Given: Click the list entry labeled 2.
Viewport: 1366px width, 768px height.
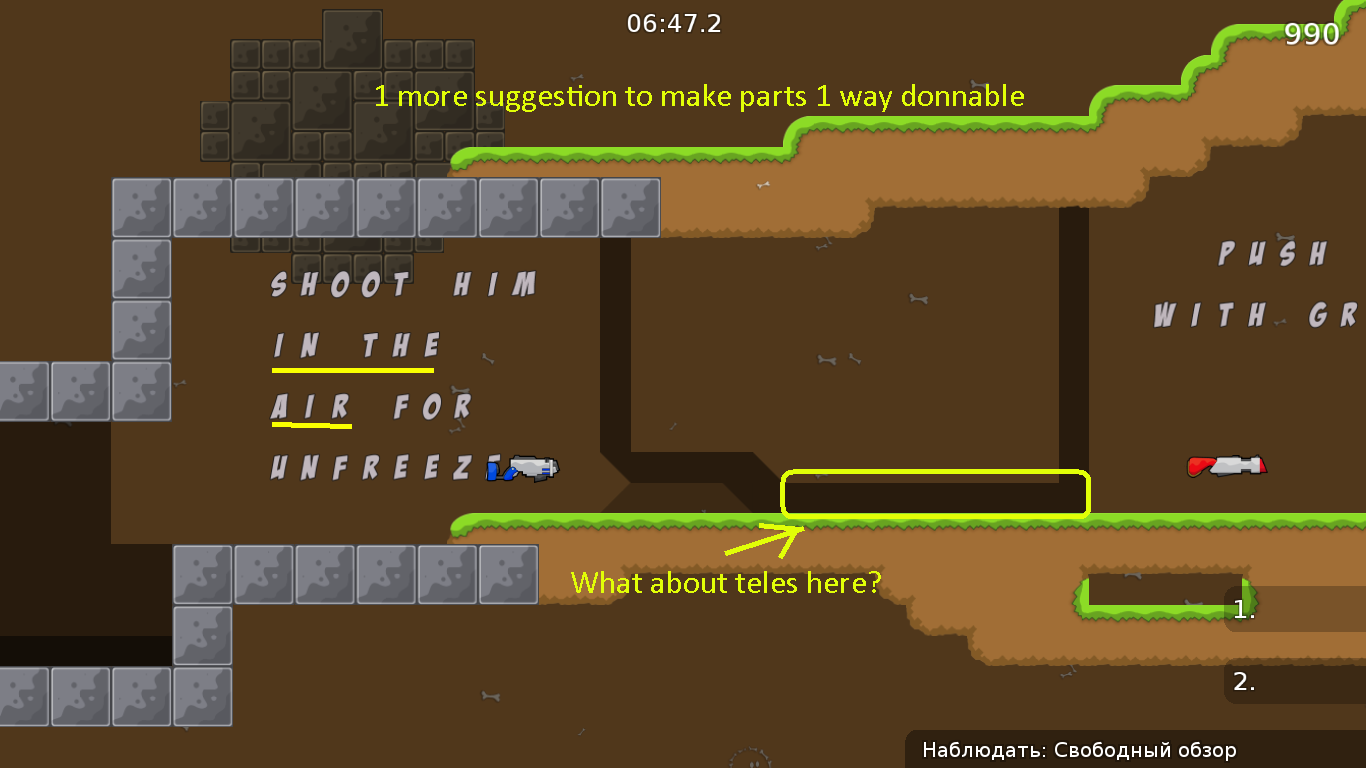Looking at the screenshot, I should coord(1243,682).
